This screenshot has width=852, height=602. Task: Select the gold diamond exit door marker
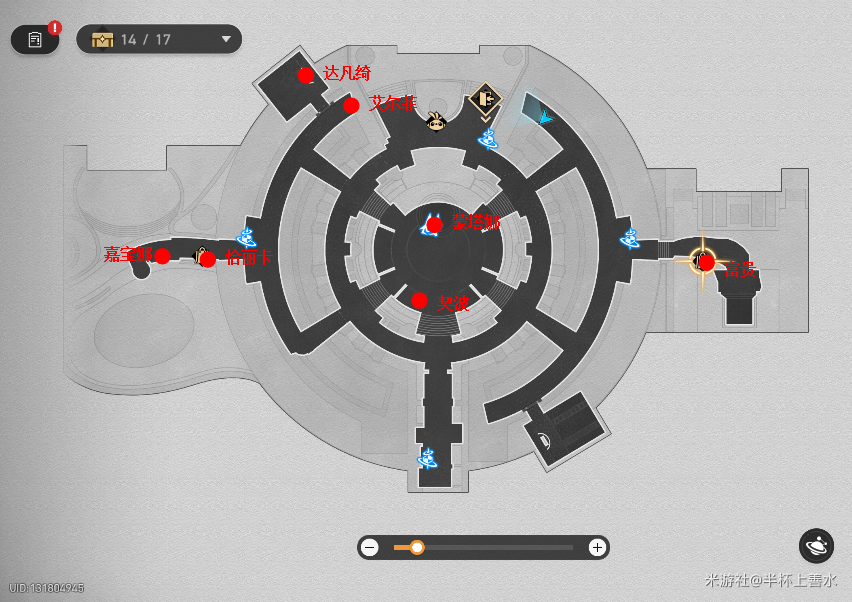485,99
